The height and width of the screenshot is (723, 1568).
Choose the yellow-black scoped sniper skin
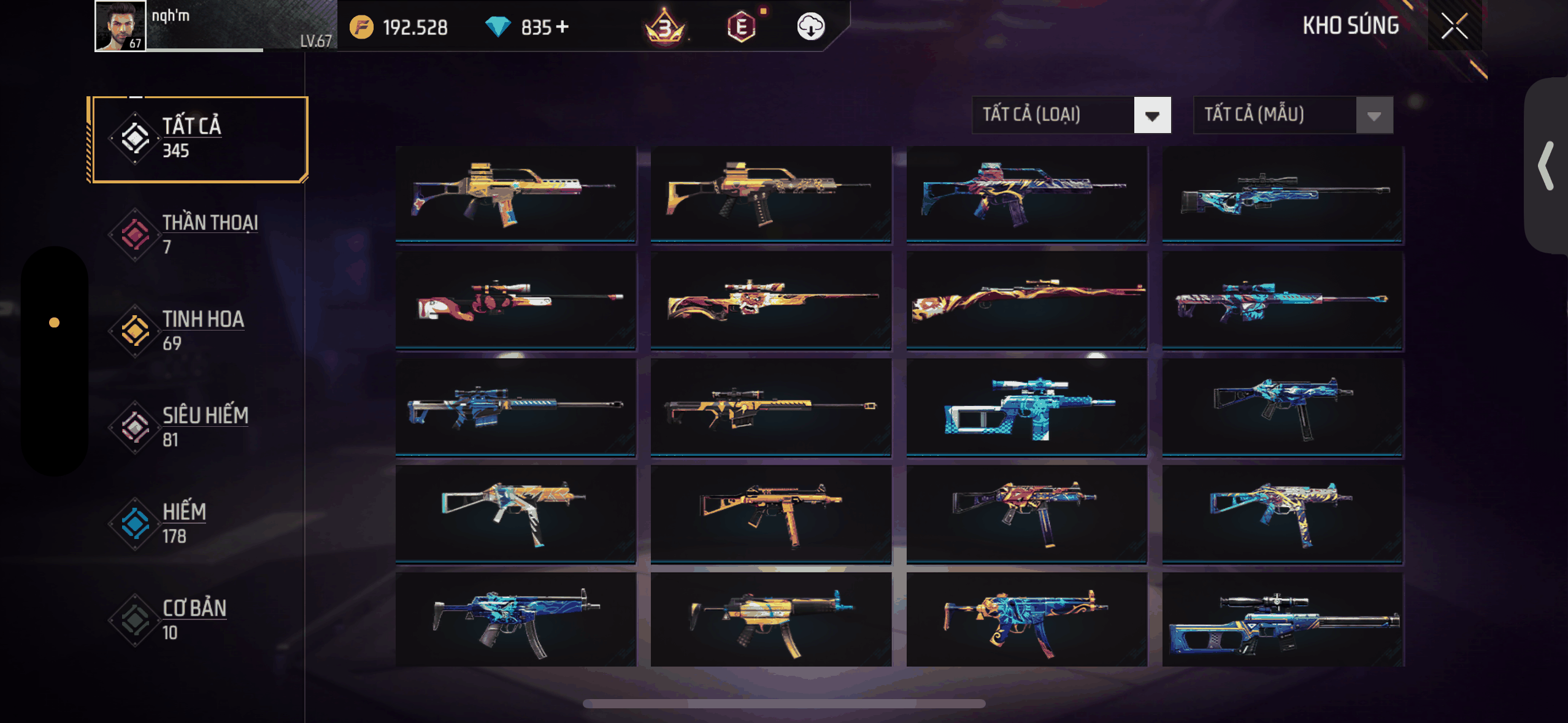(771, 407)
